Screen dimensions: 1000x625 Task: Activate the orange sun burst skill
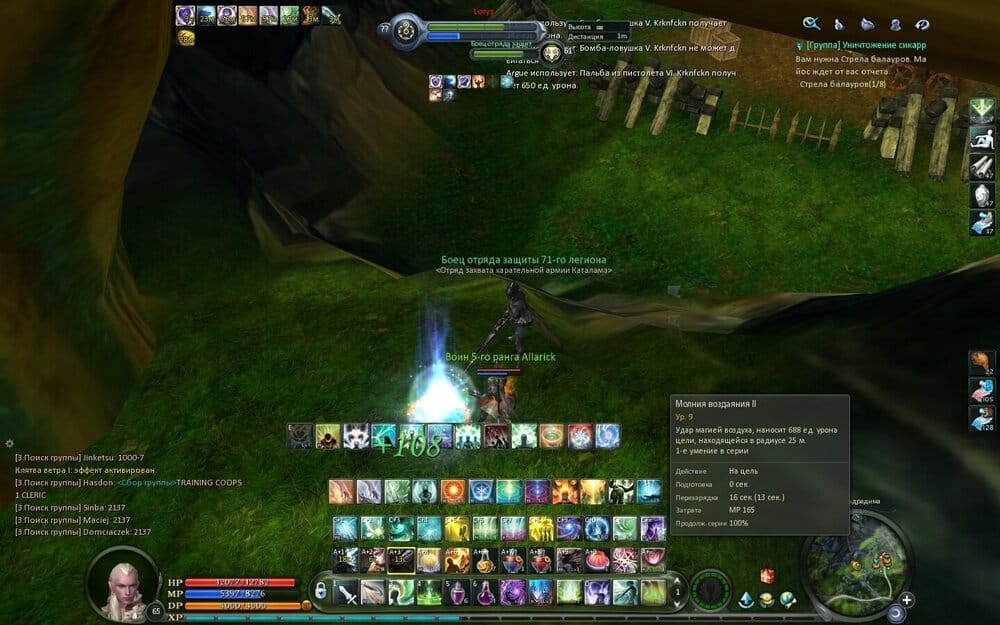[452, 491]
